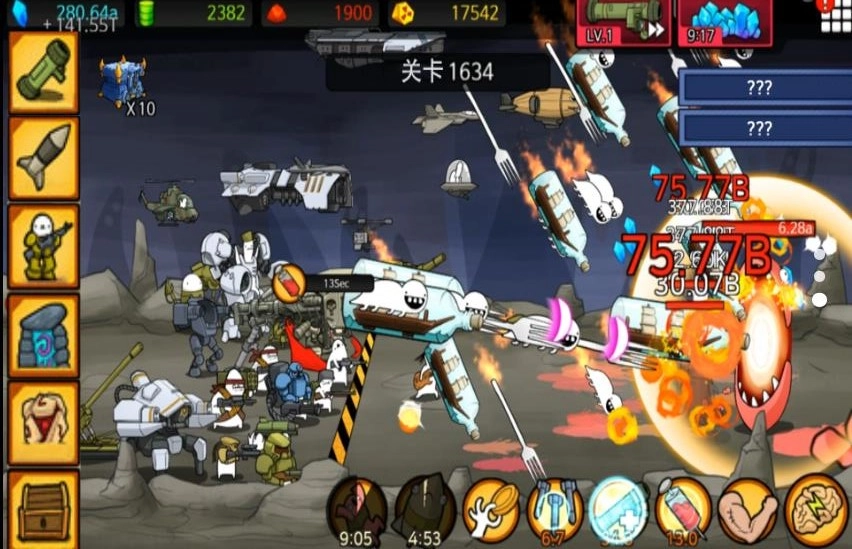This screenshot has width=852, height=549.
Task: Activate the lightning brain skill
Action: pyautogui.click(x=815, y=508)
